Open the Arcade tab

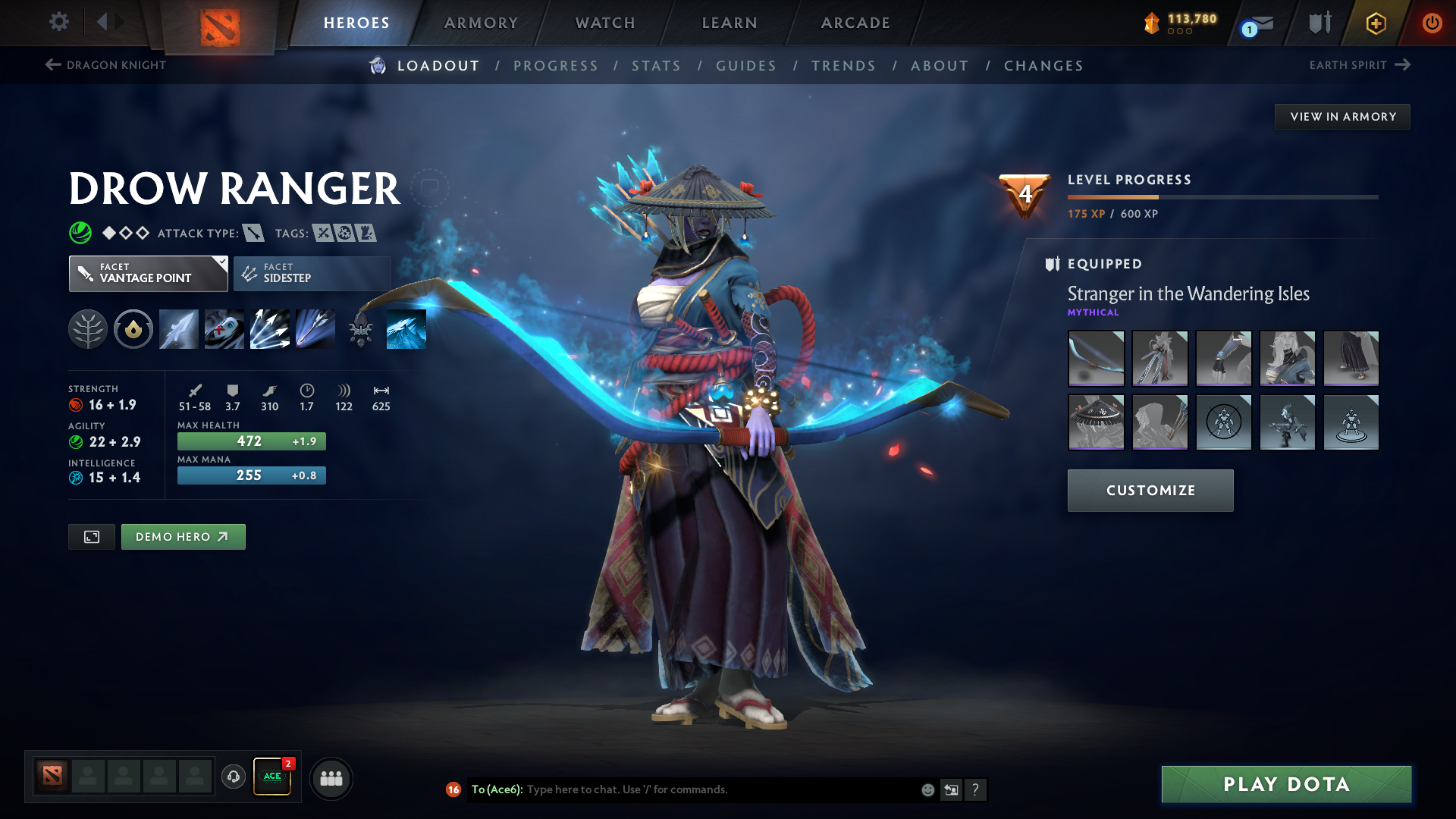coord(855,23)
